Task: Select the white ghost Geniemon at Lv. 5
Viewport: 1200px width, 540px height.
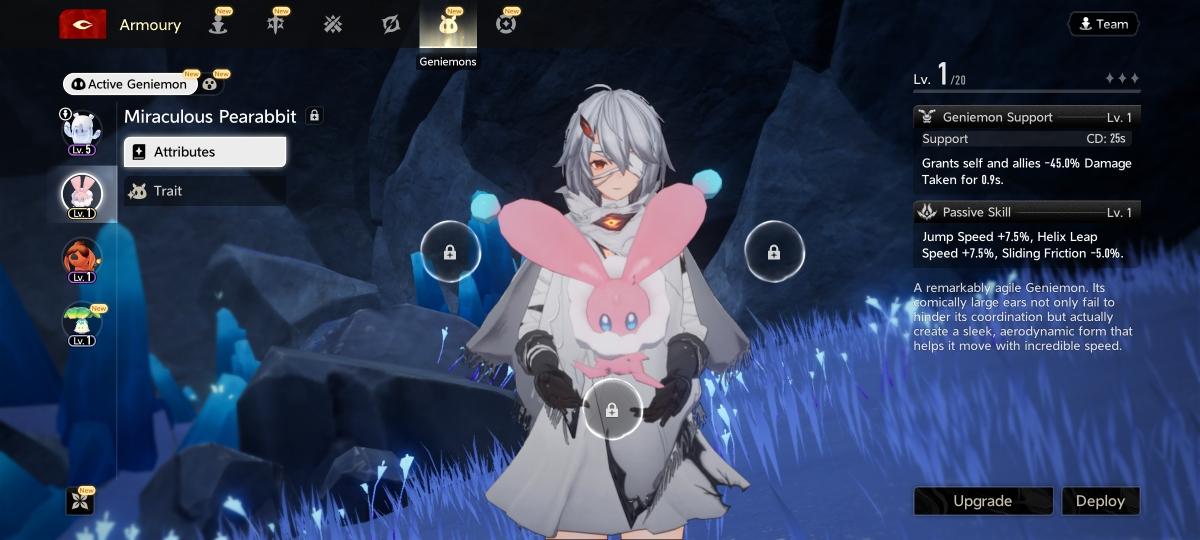Action: 82,130
